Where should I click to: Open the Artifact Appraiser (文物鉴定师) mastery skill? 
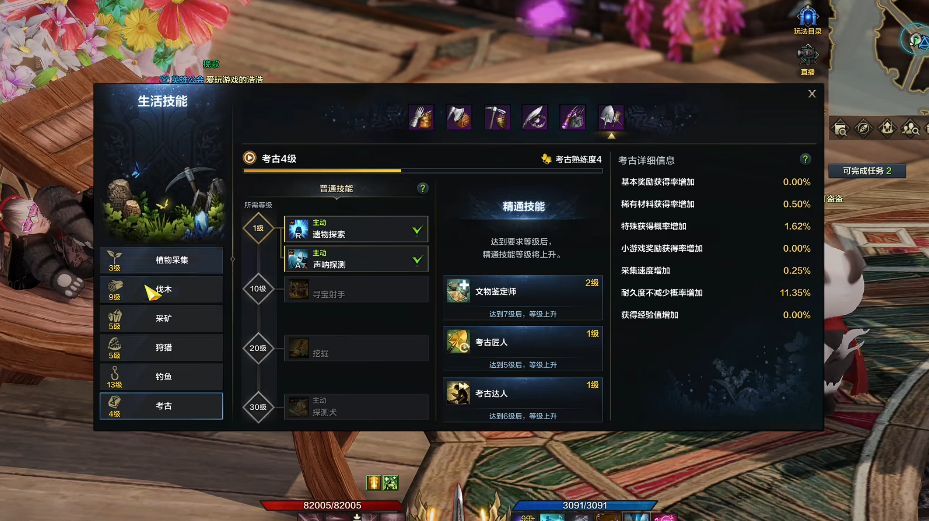point(523,292)
